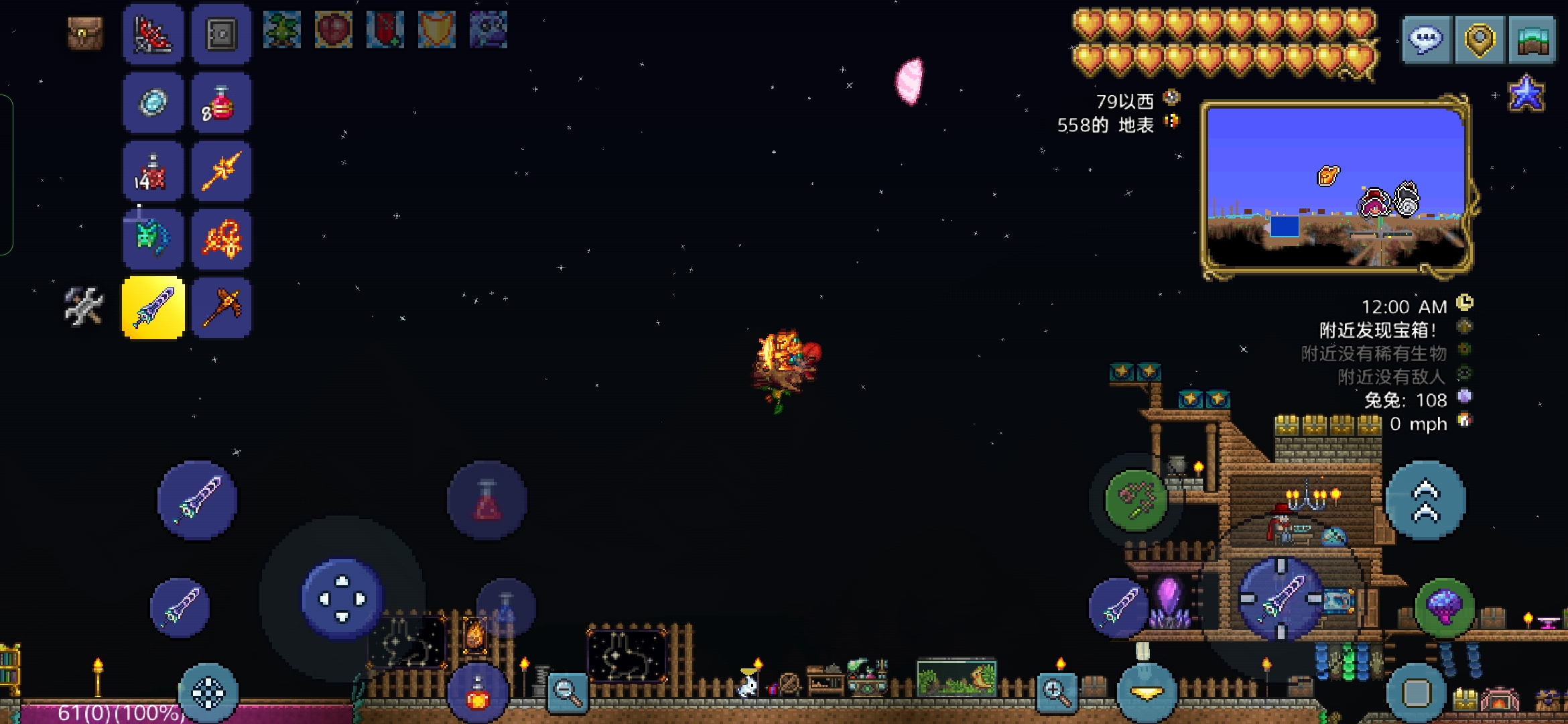
Task: Tap the yellow map pin button
Action: pos(1480,40)
